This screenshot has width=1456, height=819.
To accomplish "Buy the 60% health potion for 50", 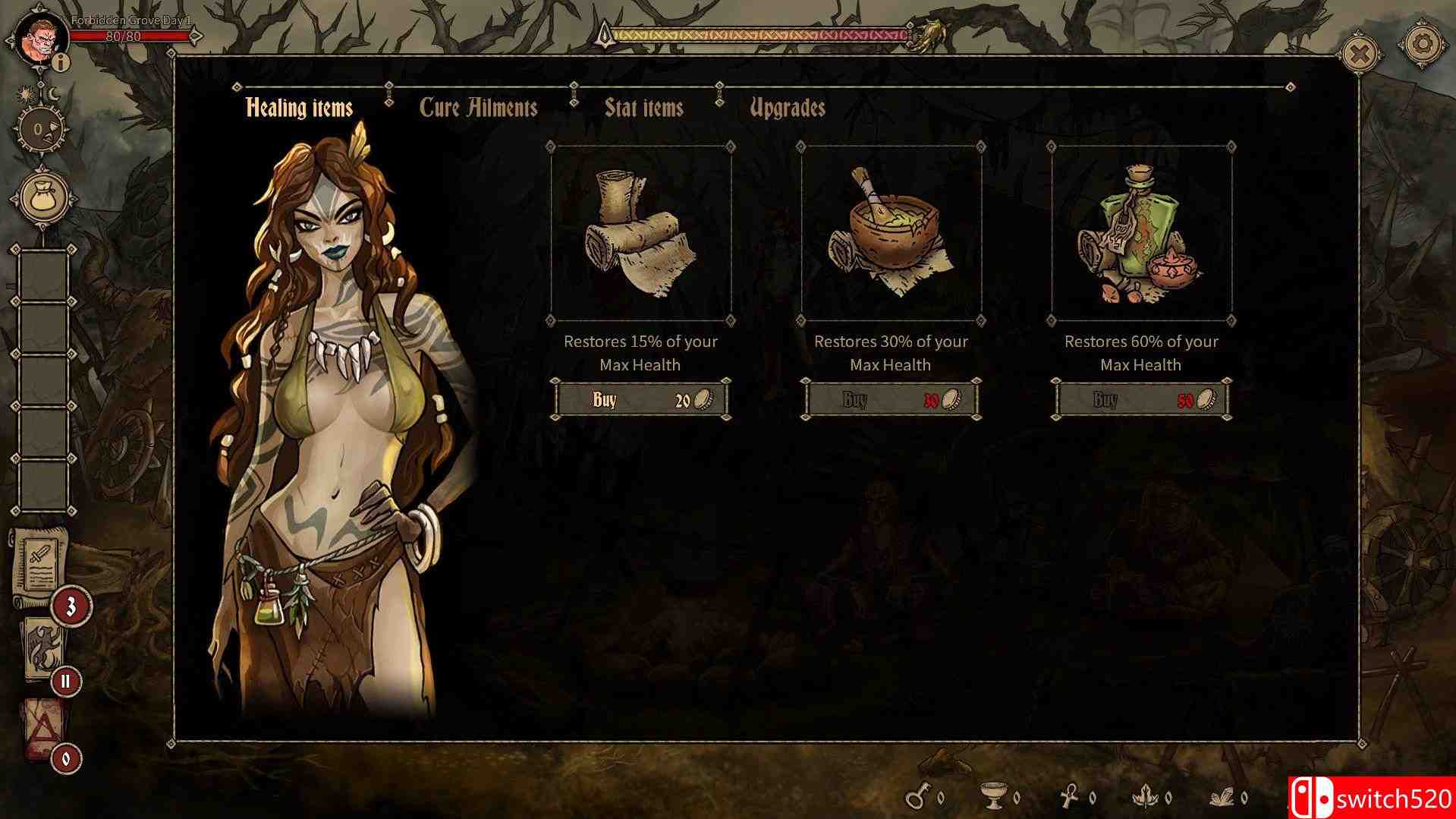I will [x=1141, y=399].
